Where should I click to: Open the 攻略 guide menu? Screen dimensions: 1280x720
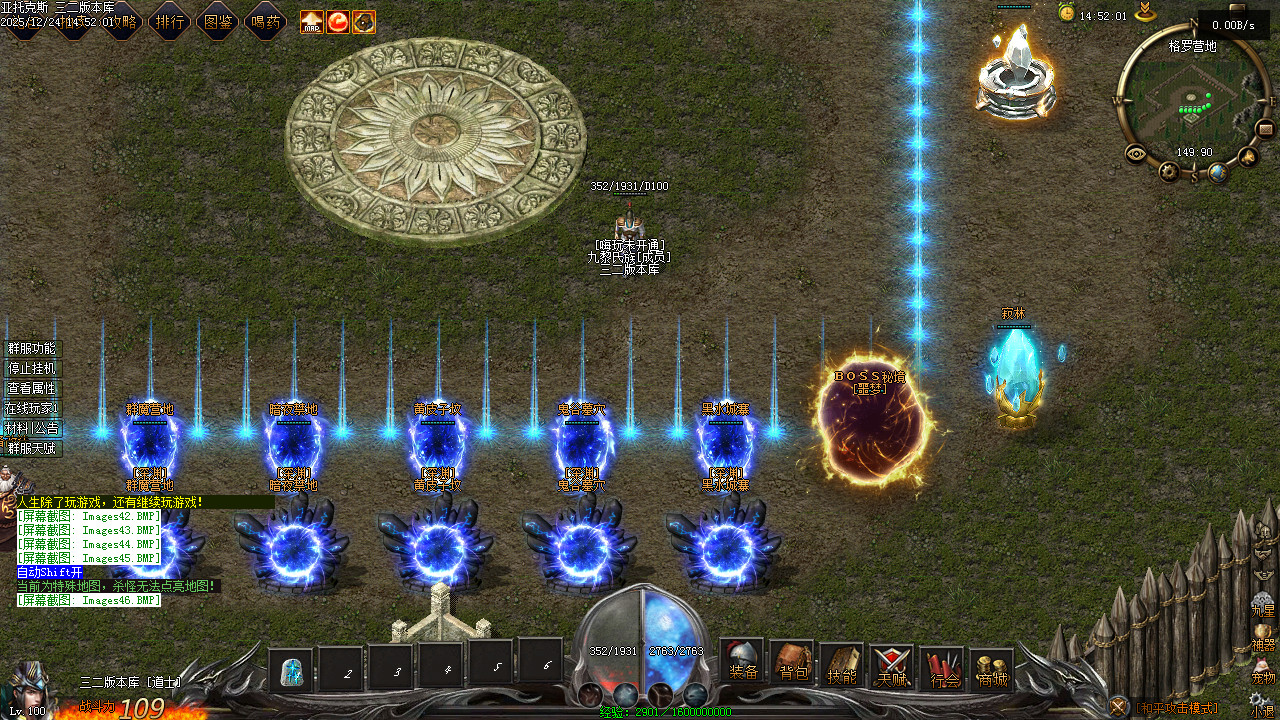pos(122,20)
